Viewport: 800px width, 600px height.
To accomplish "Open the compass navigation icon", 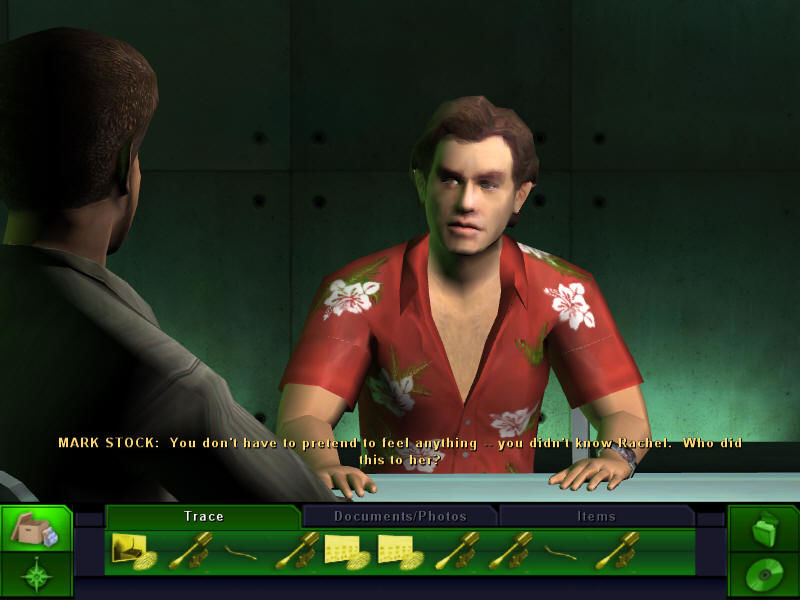I will [35, 577].
